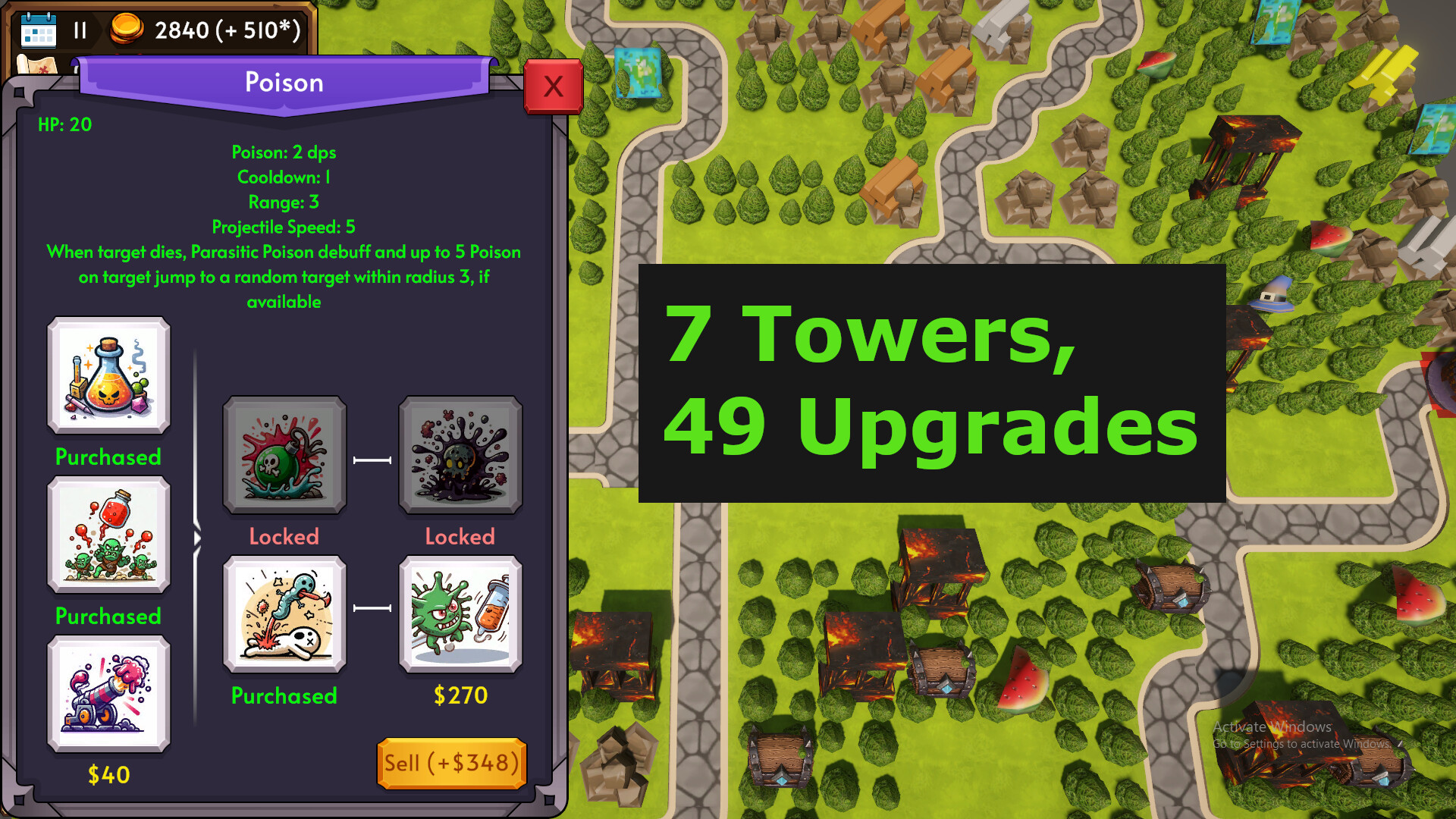This screenshot has height=819, width=1456.
Task: Select the purchased worm strike upgrade icon
Action: tap(284, 614)
